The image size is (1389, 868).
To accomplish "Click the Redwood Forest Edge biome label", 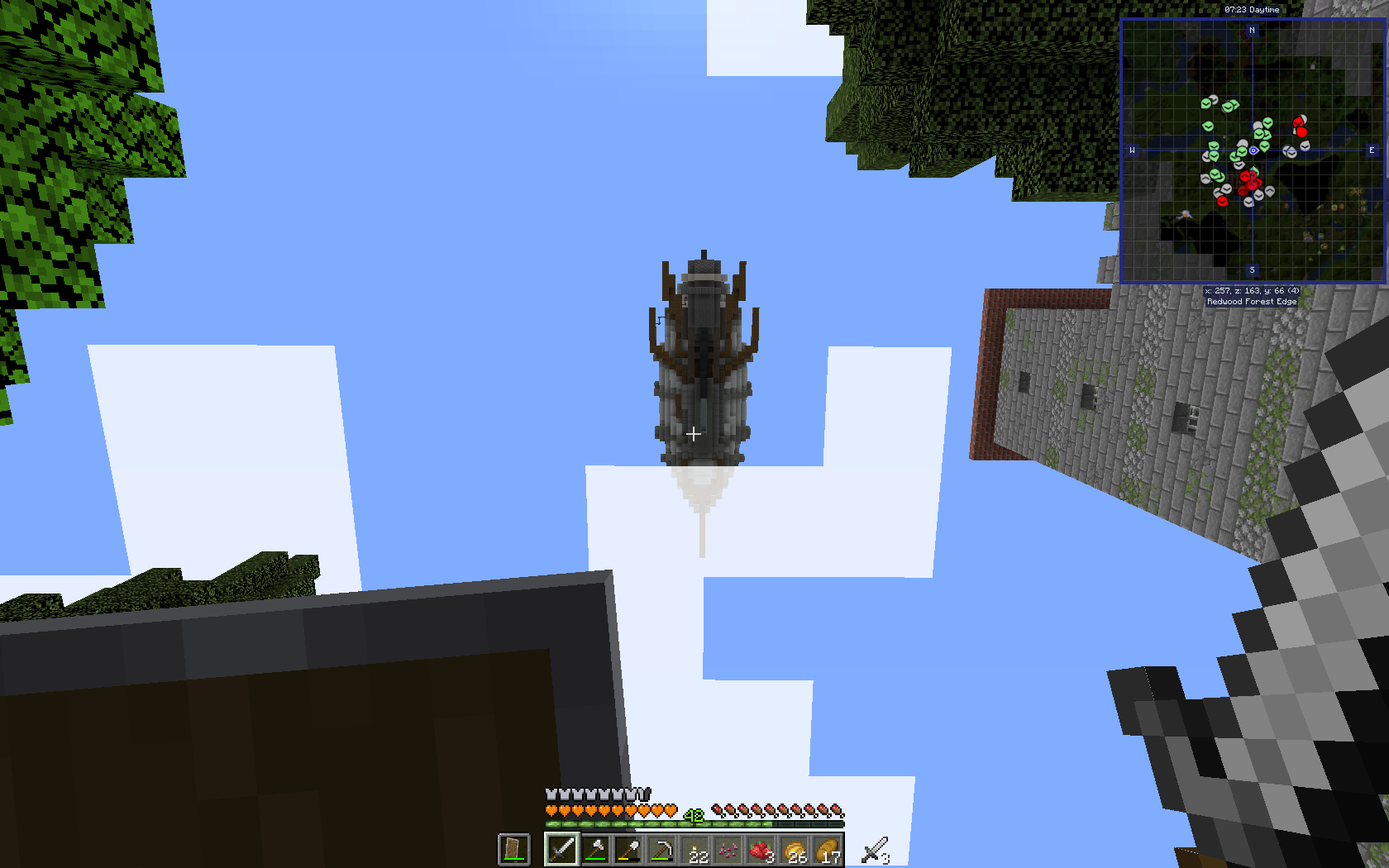I will [x=1252, y=302].
